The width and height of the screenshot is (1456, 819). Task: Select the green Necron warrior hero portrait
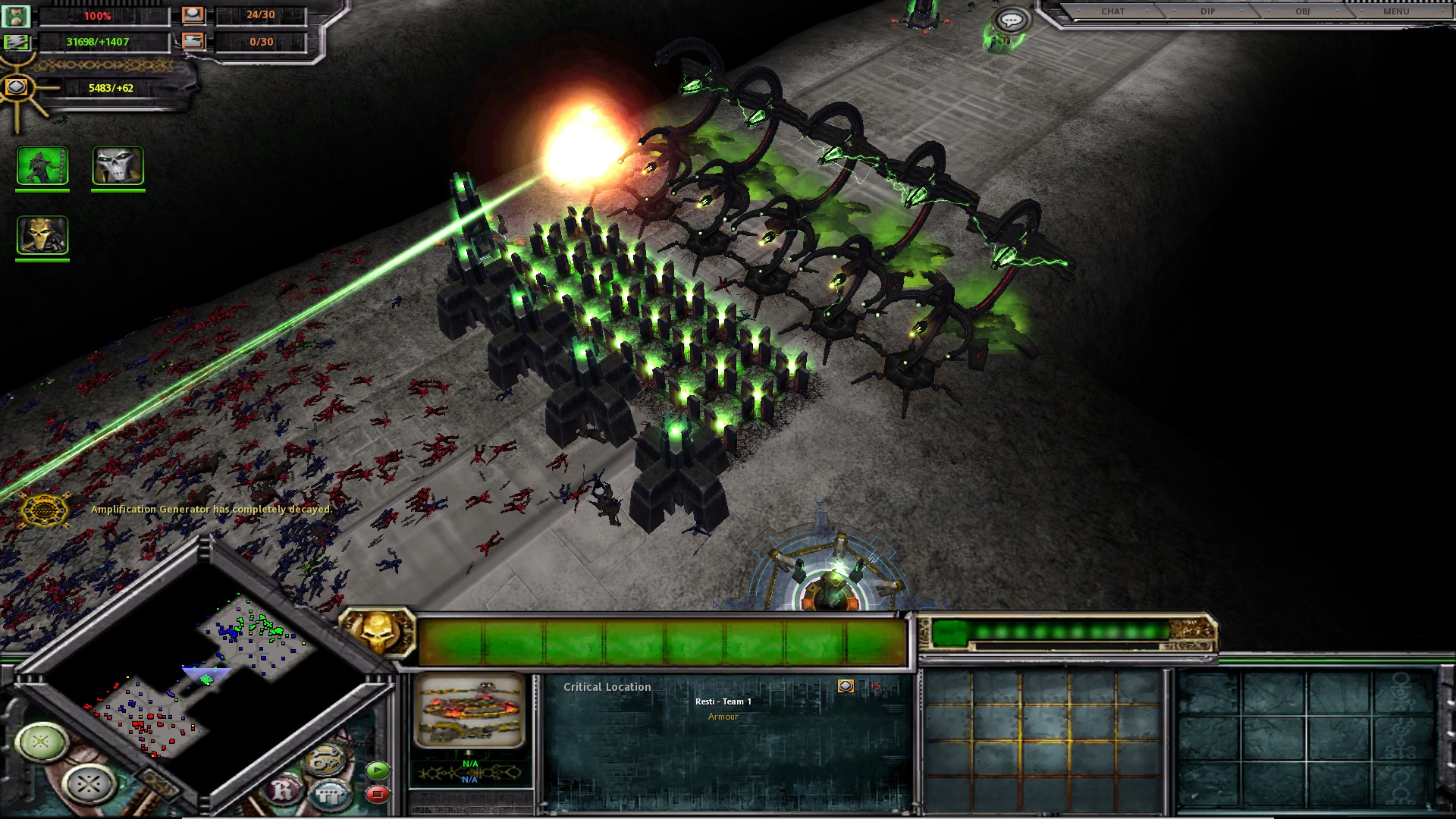coord(42,165)
